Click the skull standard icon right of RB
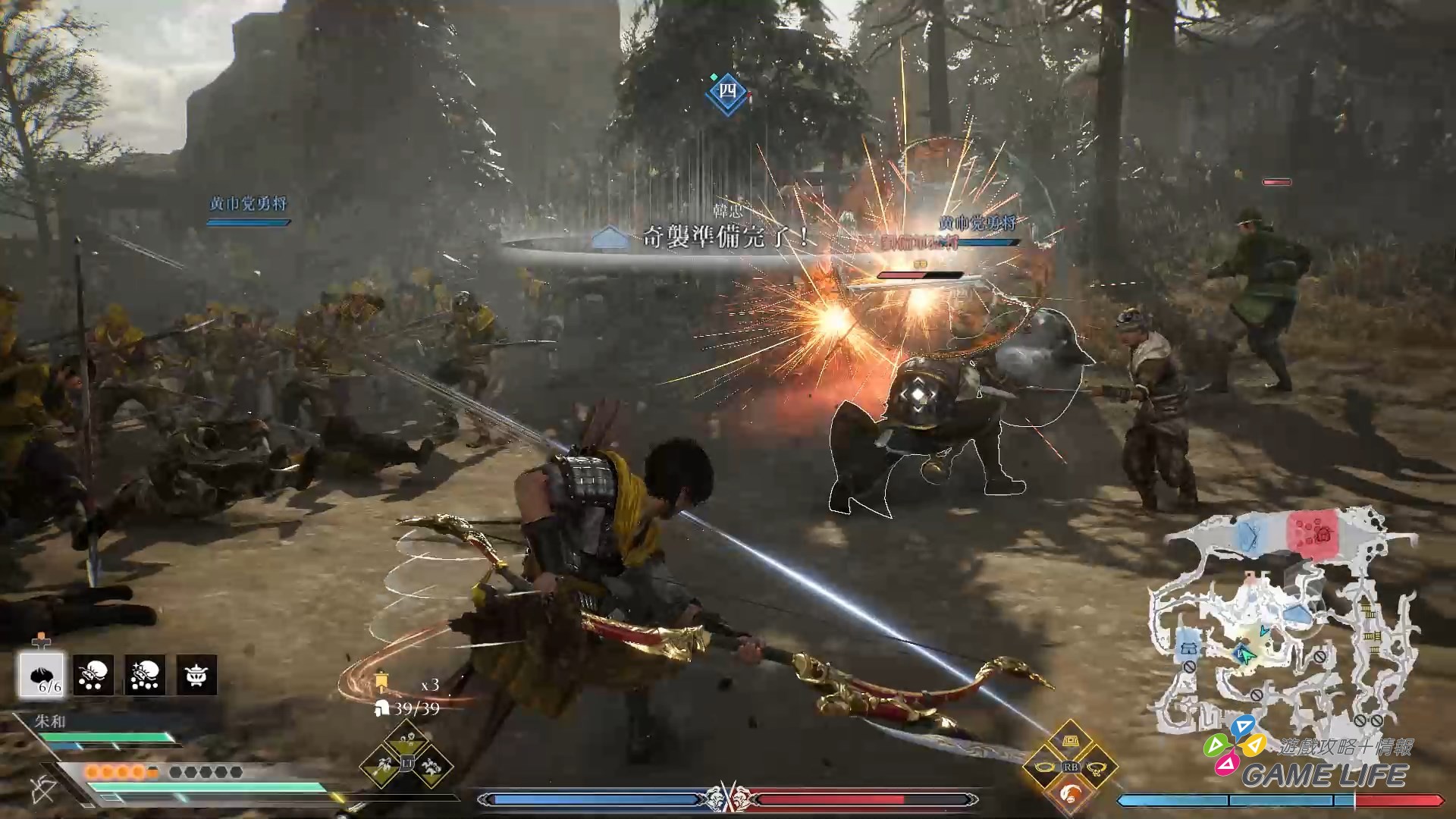This screenshot has width=1456, height=819. click(1097, 768)
